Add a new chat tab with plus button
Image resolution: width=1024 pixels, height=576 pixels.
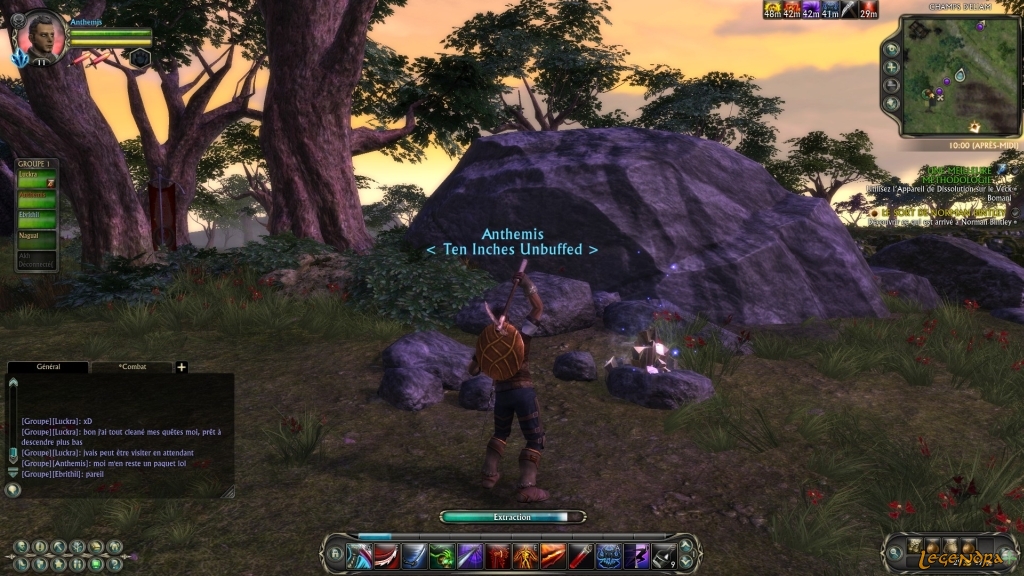point(182,367)
